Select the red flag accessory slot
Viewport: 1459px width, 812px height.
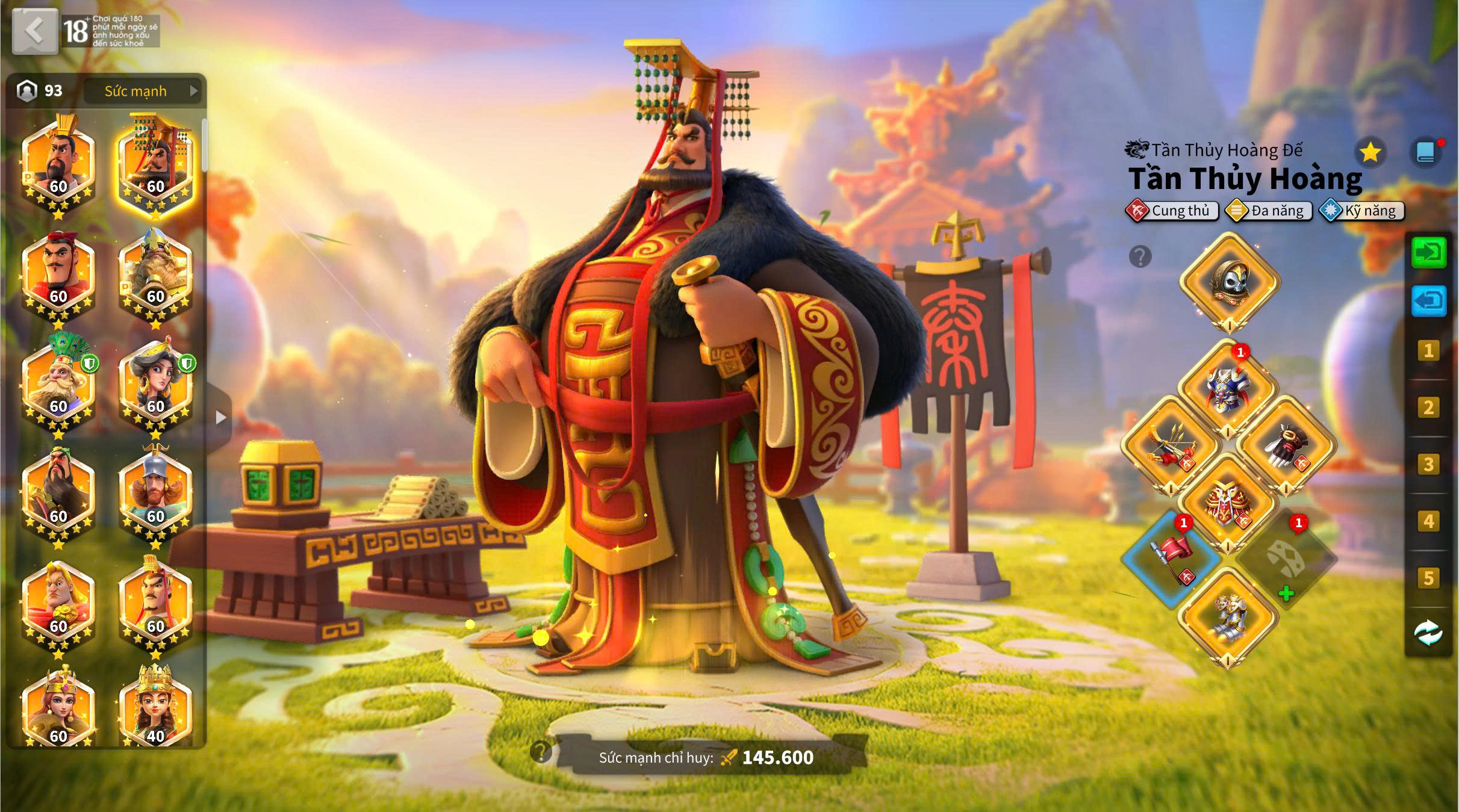1171,558
